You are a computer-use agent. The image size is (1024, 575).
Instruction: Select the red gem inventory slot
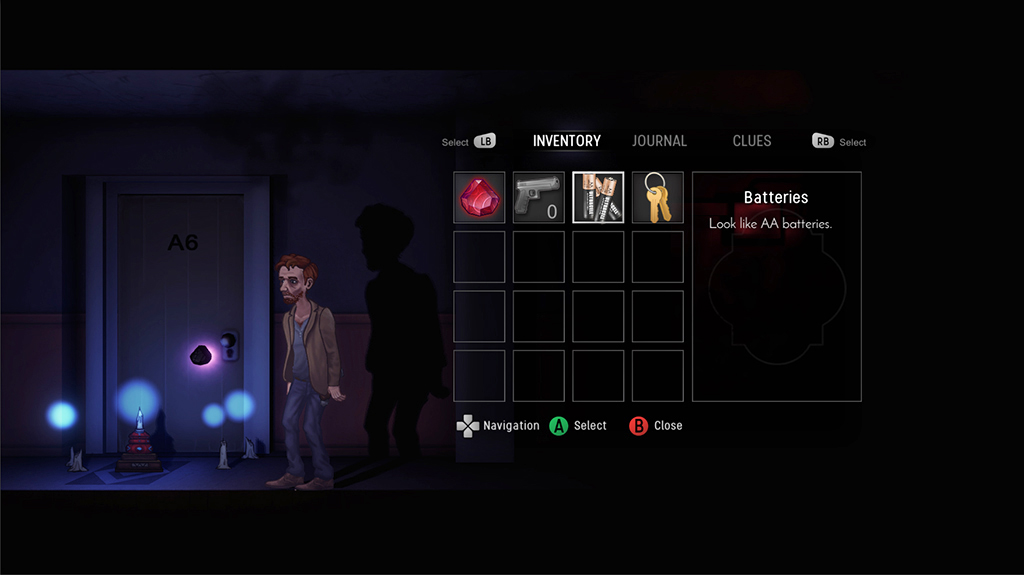(x=479, y=198)
